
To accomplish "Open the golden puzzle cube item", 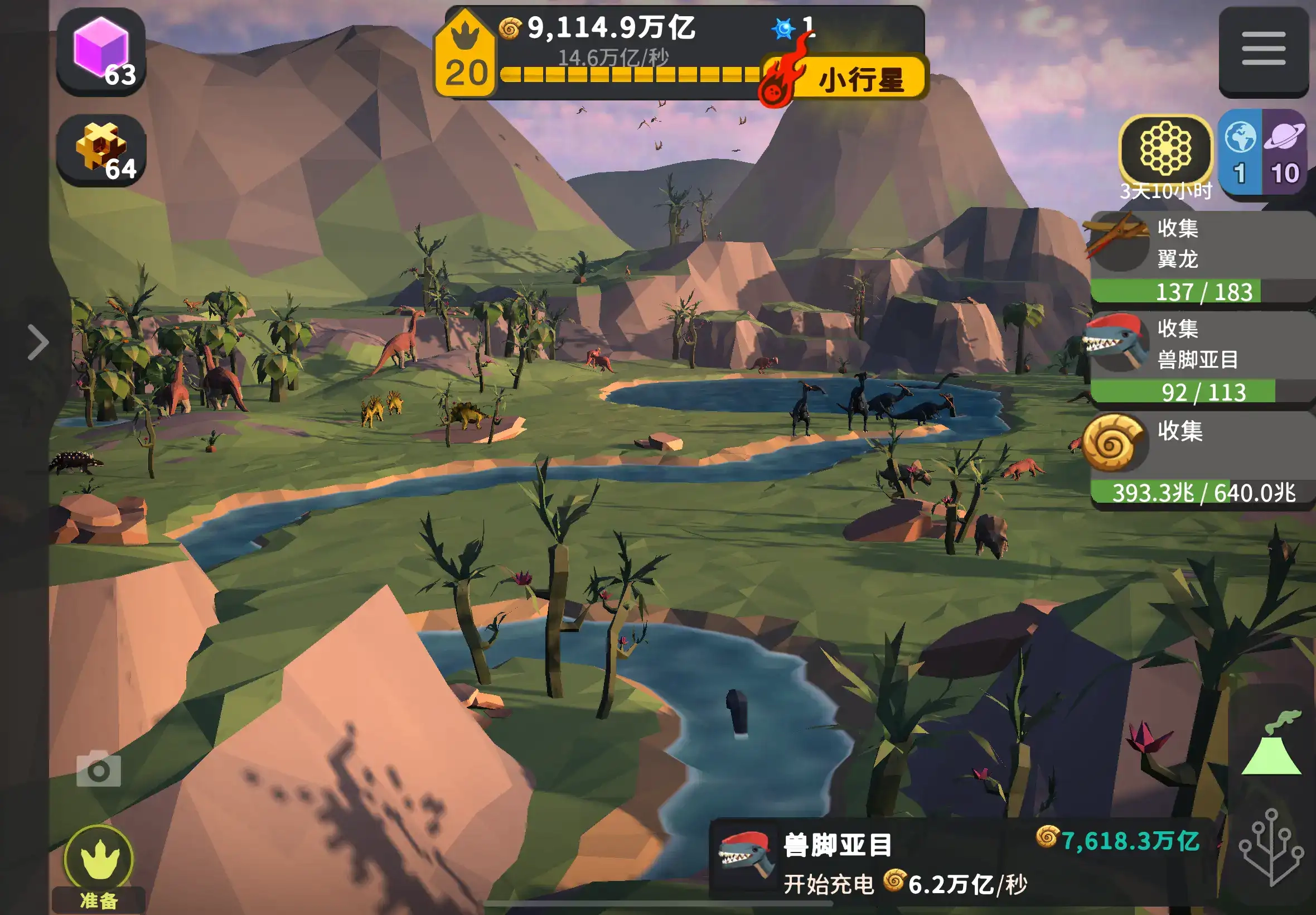I will [101, 151].
